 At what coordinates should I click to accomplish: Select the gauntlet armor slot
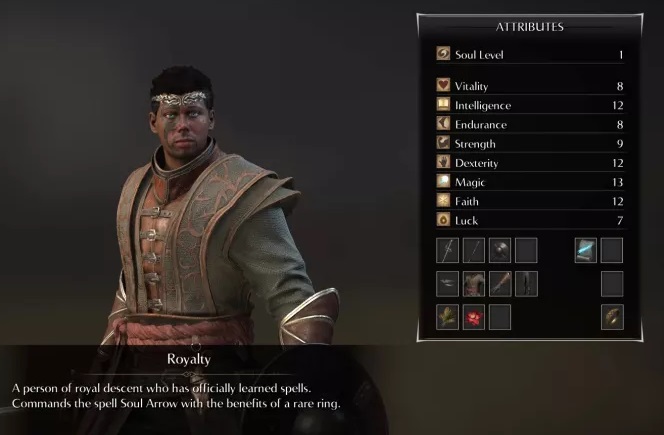coord(500,284)
